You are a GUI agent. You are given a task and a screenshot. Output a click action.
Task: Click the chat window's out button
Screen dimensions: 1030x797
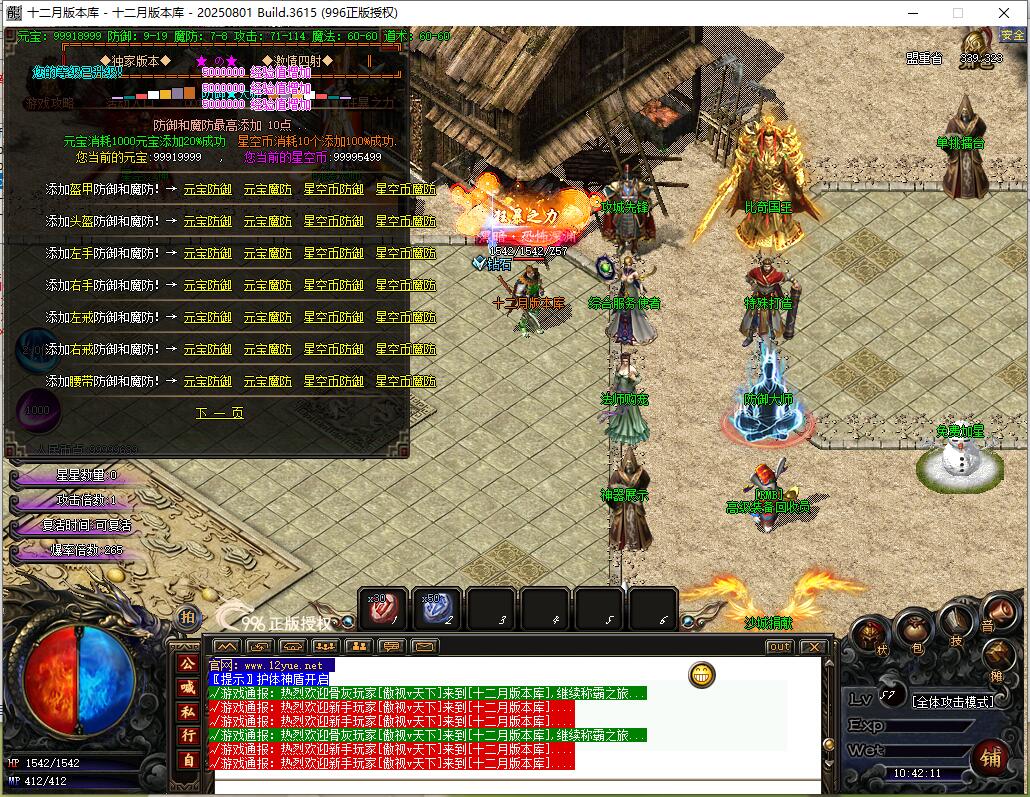click(779, 647)
